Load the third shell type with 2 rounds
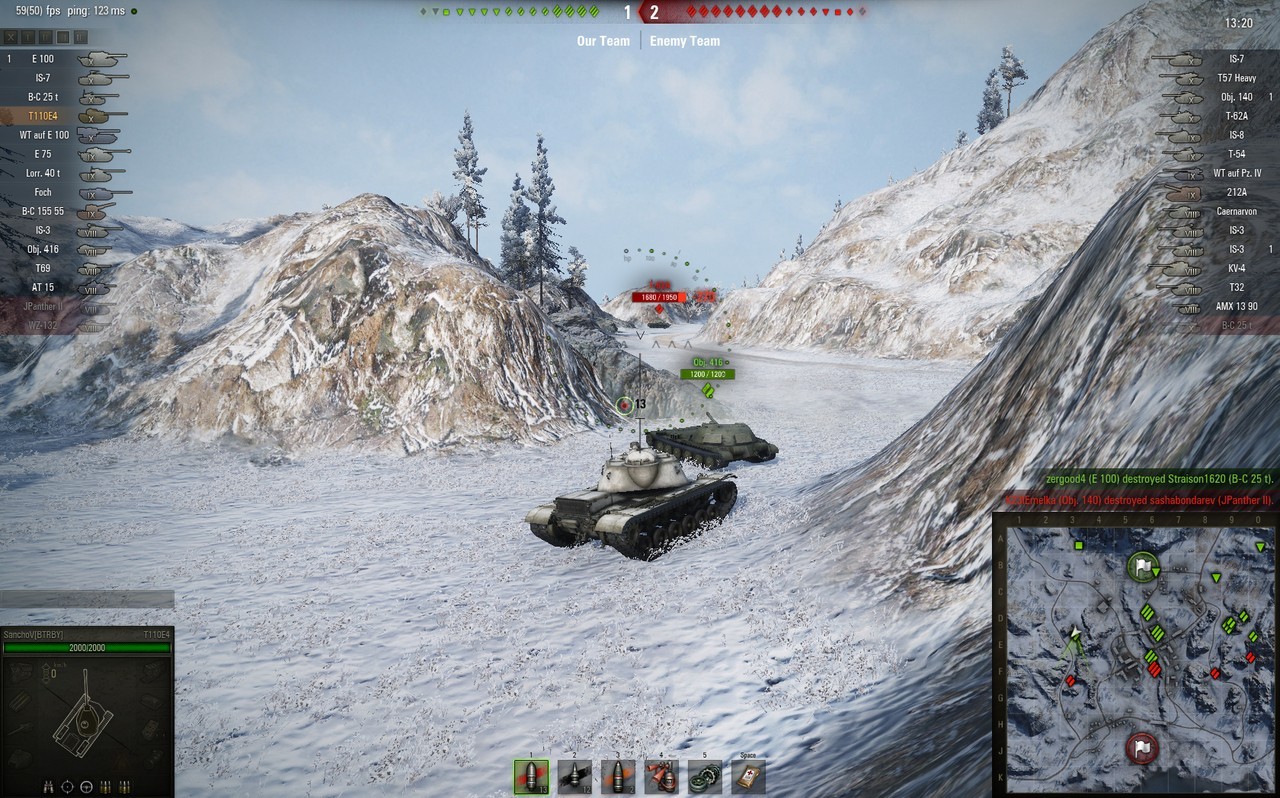This screenshot has width=1280, height=798. click(x=618, y=777)
